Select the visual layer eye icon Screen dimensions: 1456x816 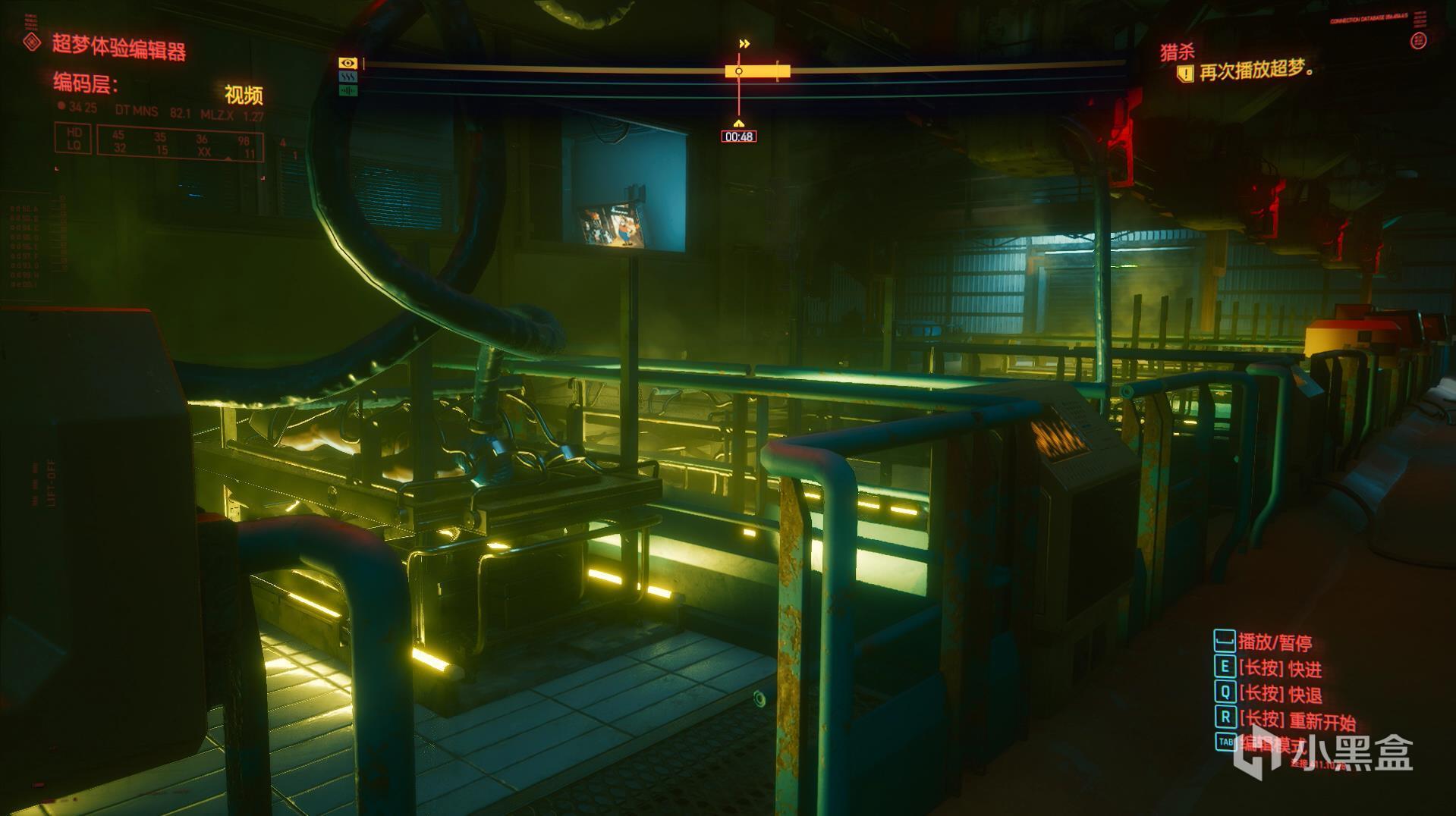tap(347, 63)
